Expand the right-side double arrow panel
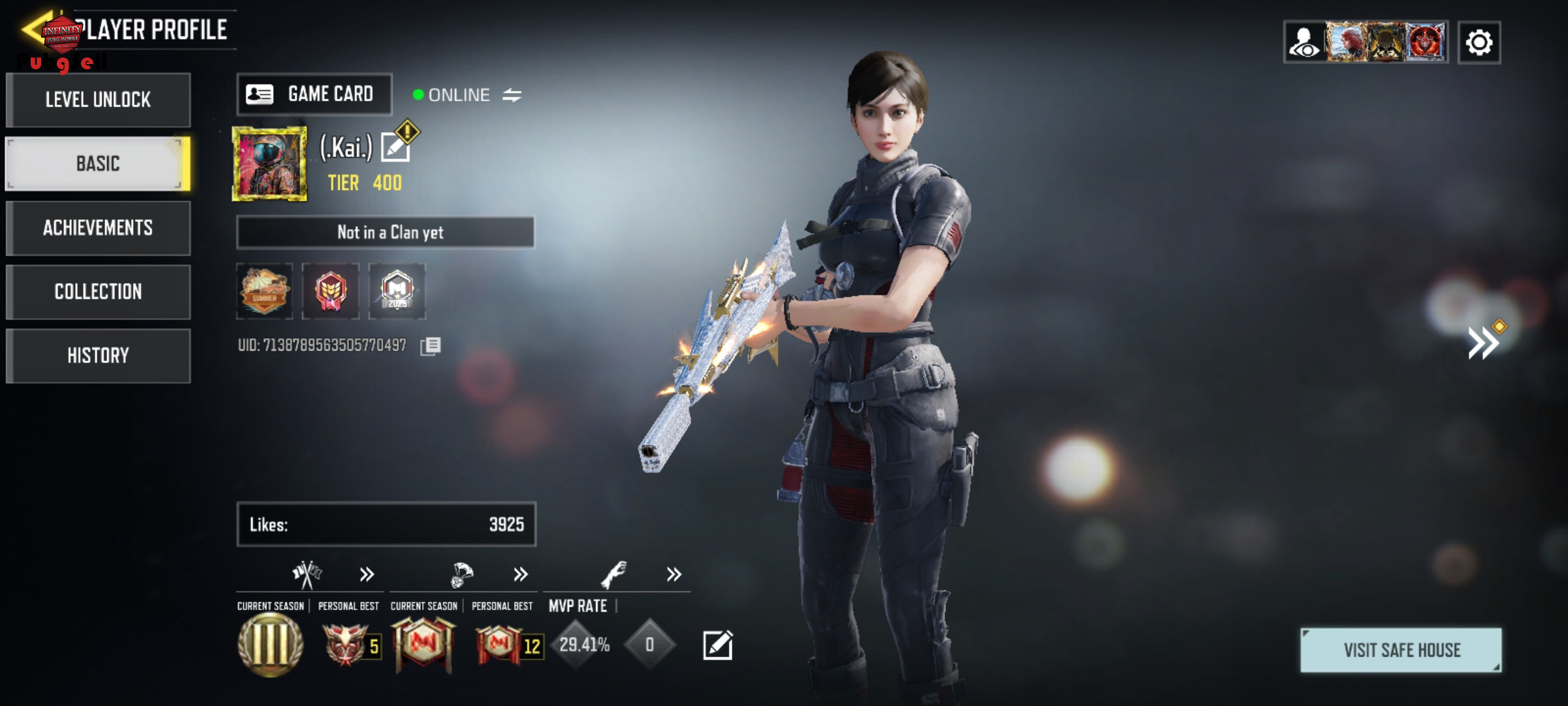 click(1483, 342)
